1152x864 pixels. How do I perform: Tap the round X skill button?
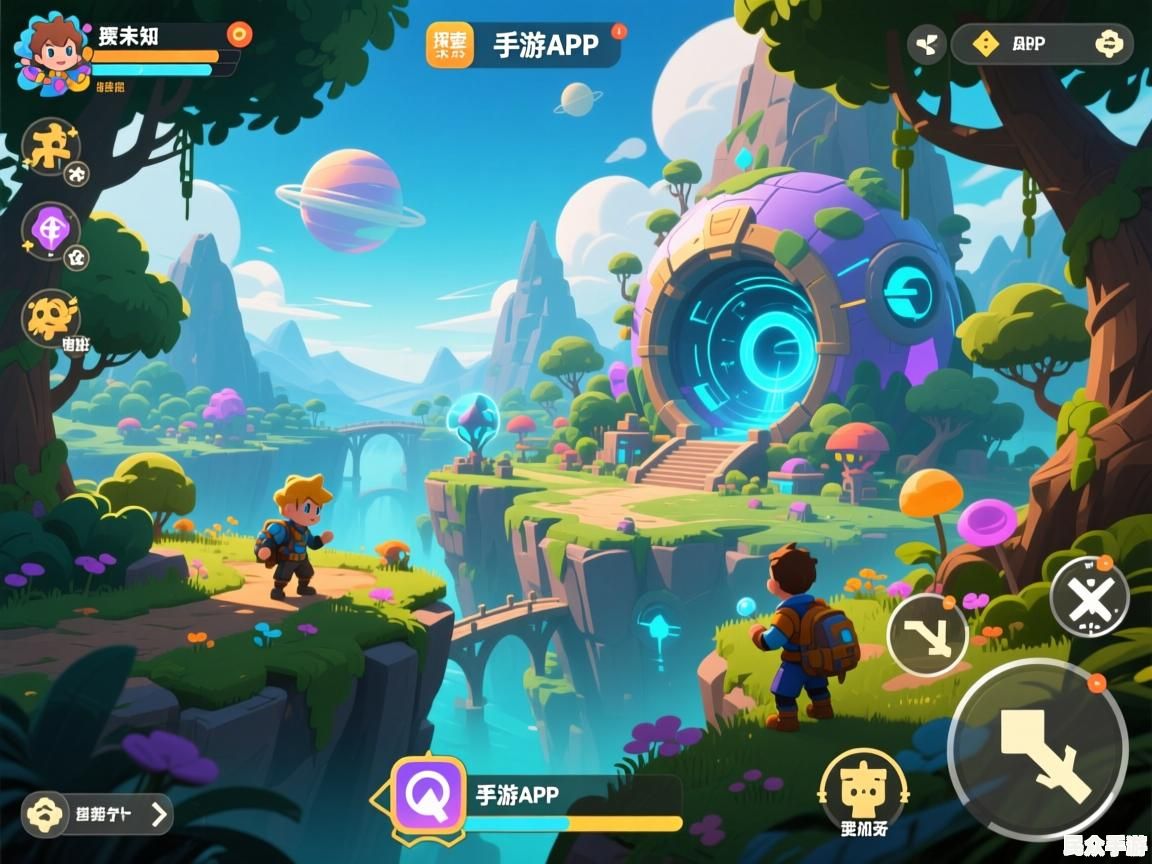pos(1089,597)
